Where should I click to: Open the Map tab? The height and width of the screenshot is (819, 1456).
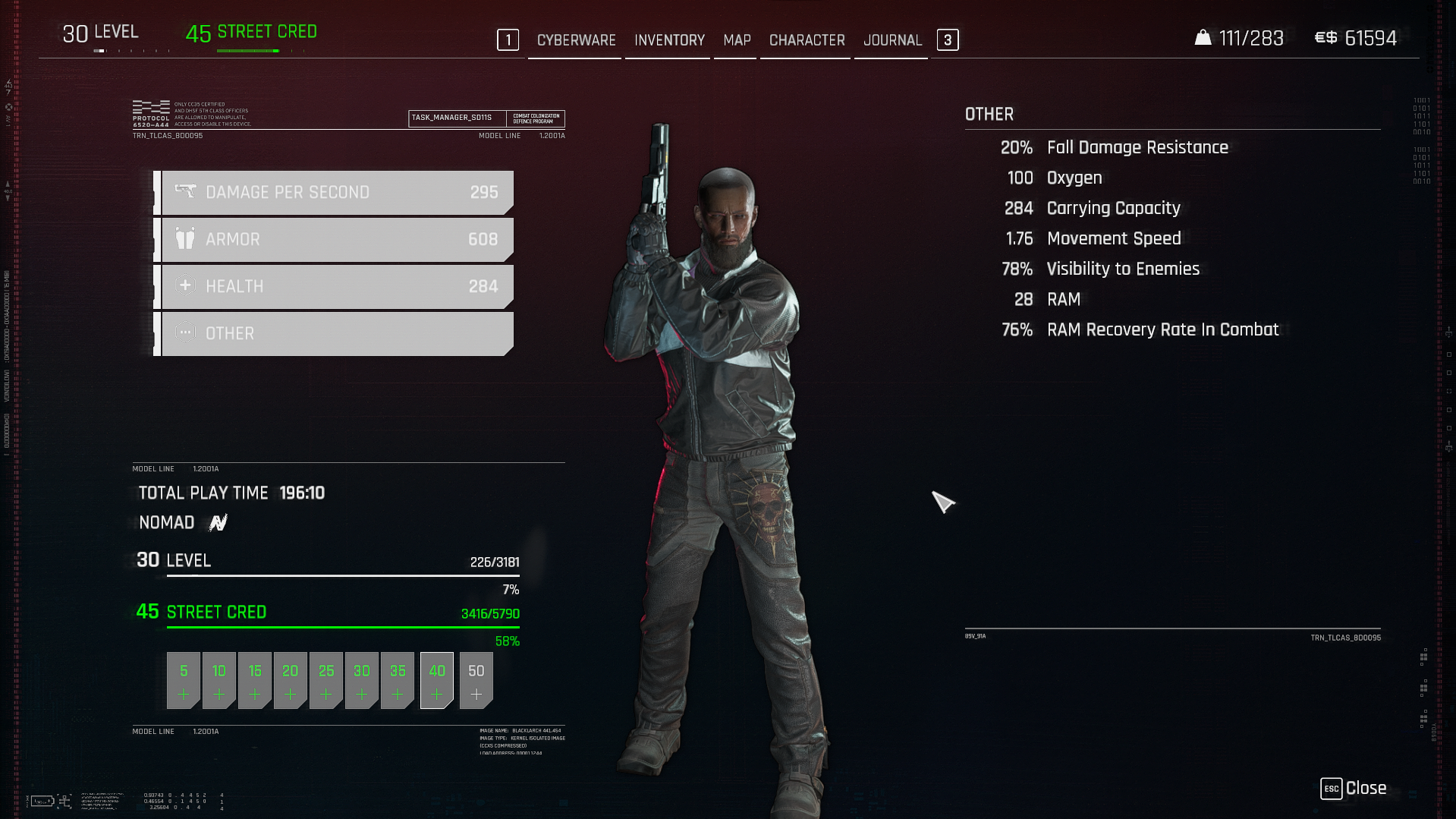(x=737, y=40)
